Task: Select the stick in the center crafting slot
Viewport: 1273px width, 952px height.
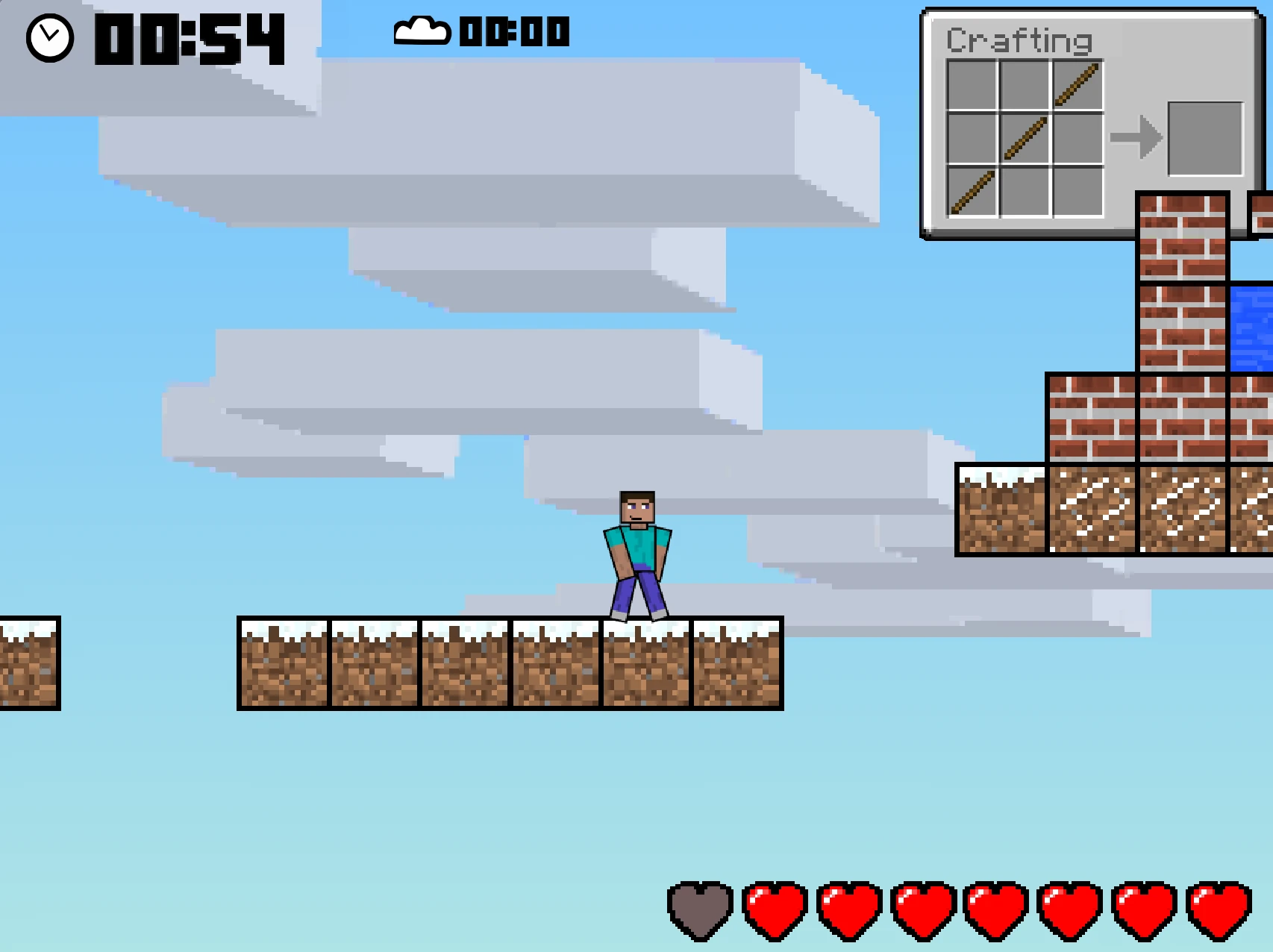Action: 1024,139
